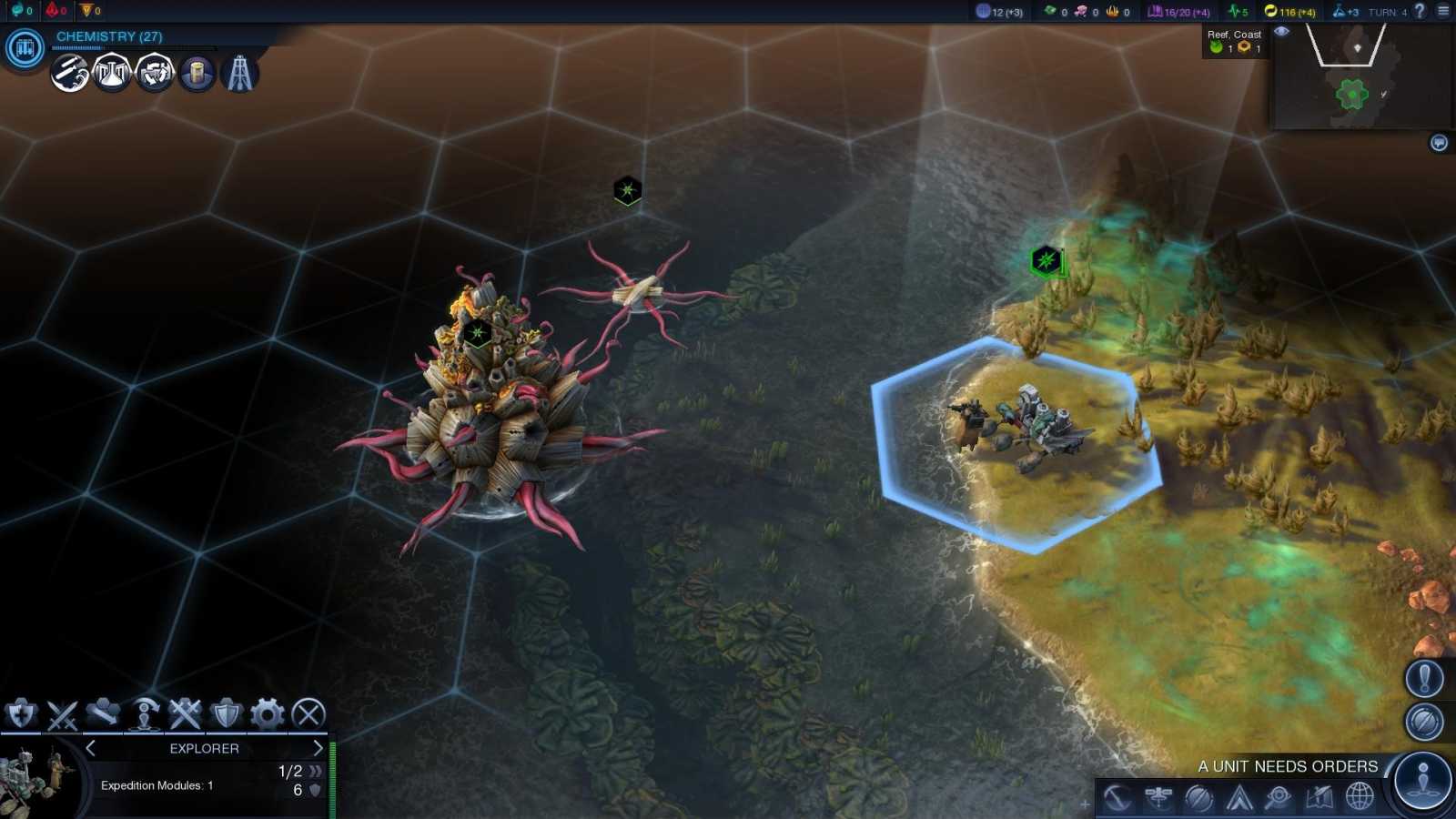Toggle the map overlay eye icon near minimap

click(1282, 31)
